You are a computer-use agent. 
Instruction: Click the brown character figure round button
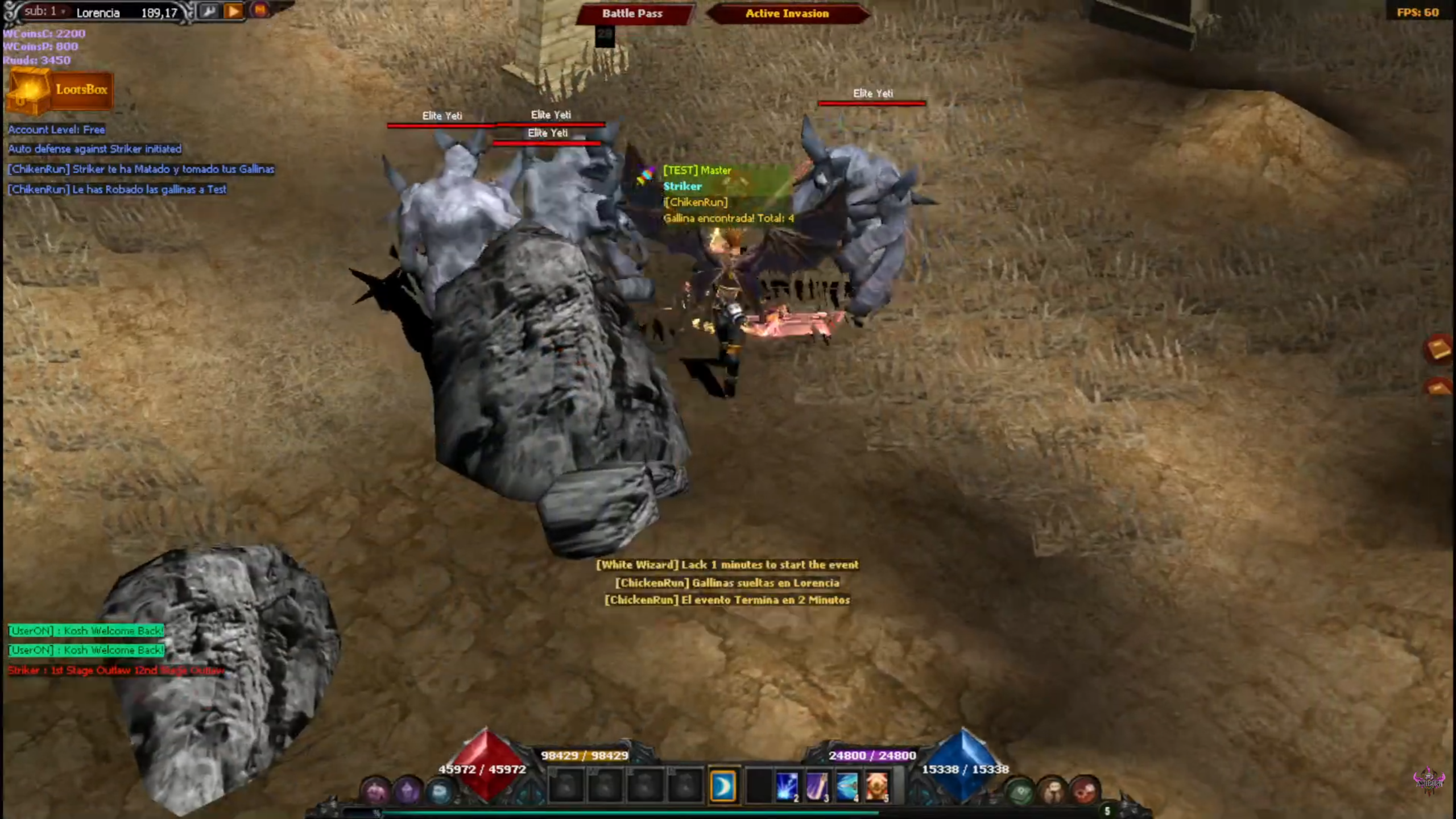pos(1052,791)
